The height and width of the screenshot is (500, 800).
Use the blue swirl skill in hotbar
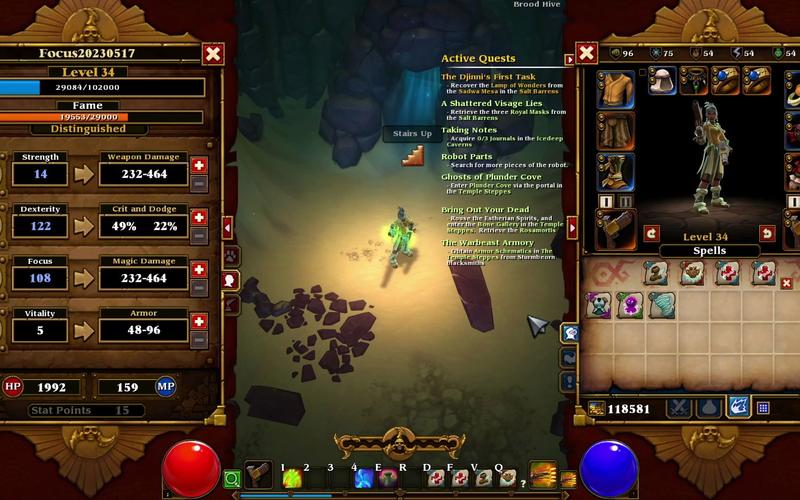tap(363, 478)
